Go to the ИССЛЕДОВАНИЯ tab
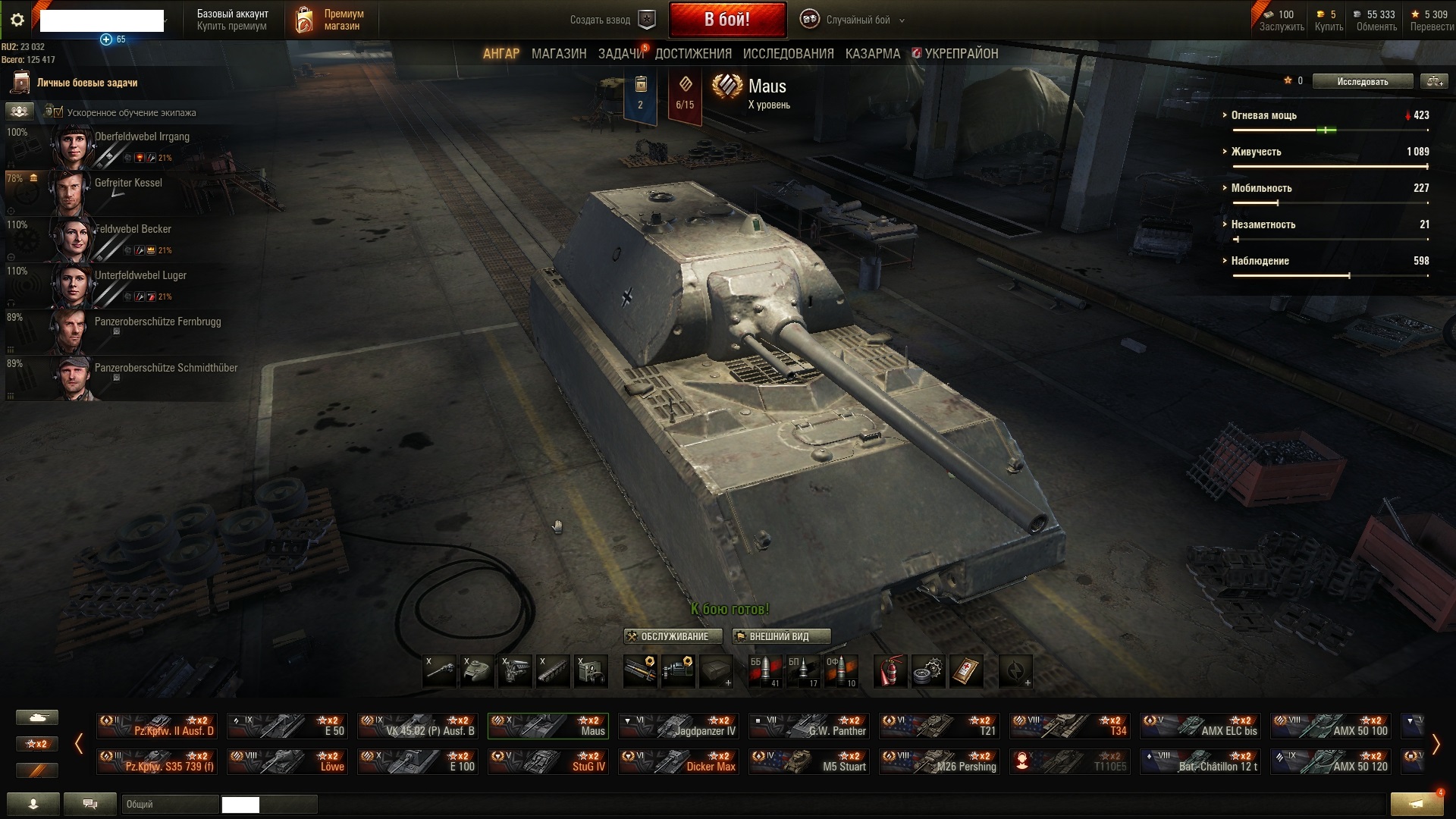 click(788, 54)
